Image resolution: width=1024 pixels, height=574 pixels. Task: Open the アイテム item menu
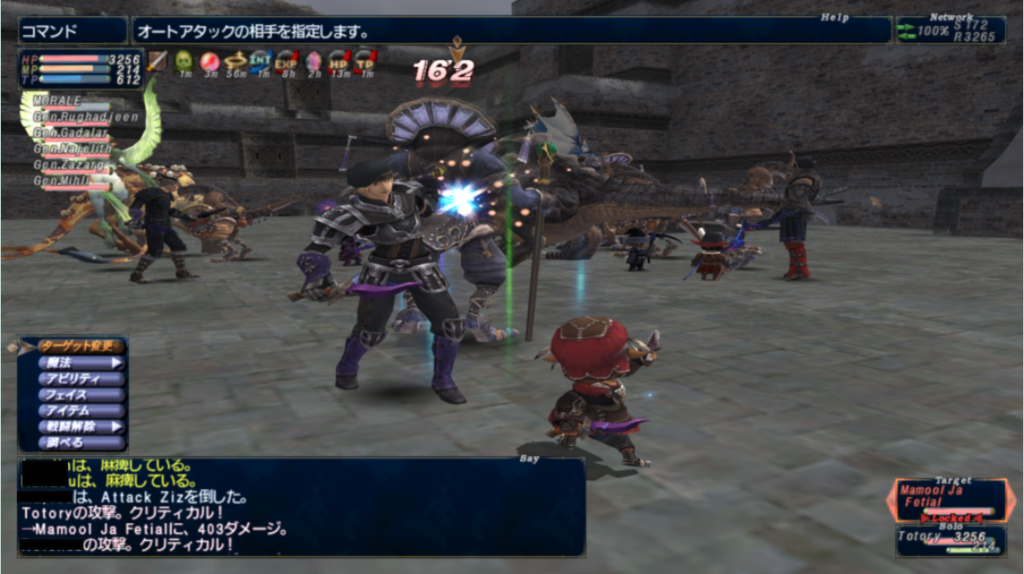point(79,410)
